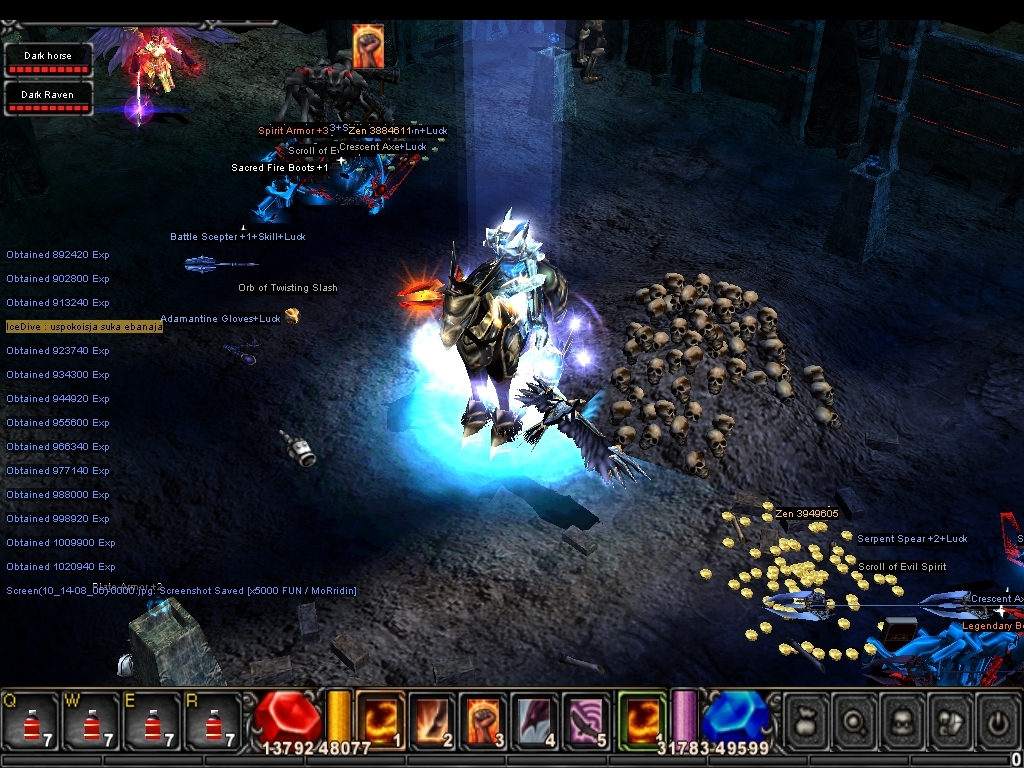Viewport: 1024px width, 768px height.
Task: Open the green-framed active skill slot
Action: coord(642,719)
